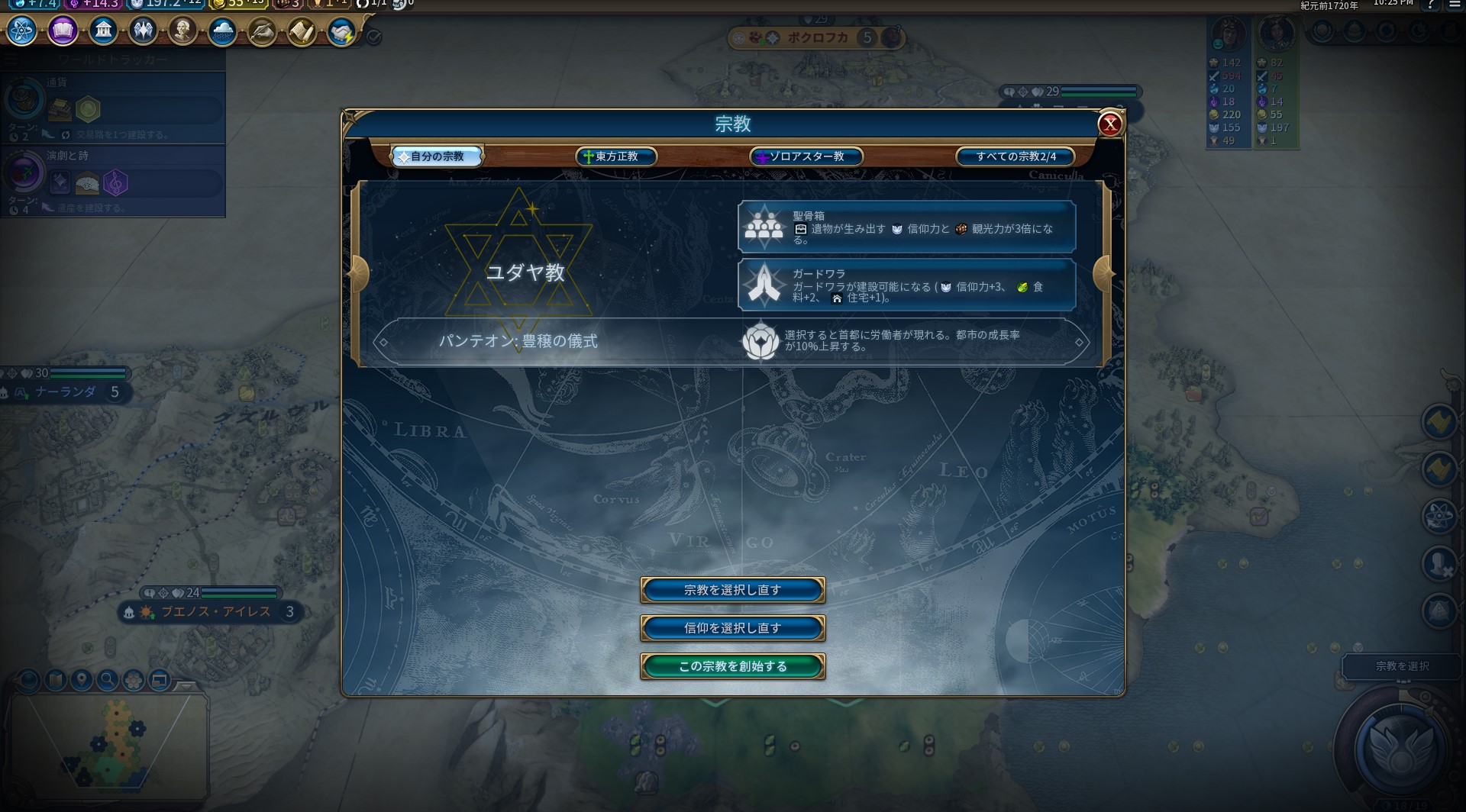
Task: Open the Great People screen
Action: pos(182,31)
